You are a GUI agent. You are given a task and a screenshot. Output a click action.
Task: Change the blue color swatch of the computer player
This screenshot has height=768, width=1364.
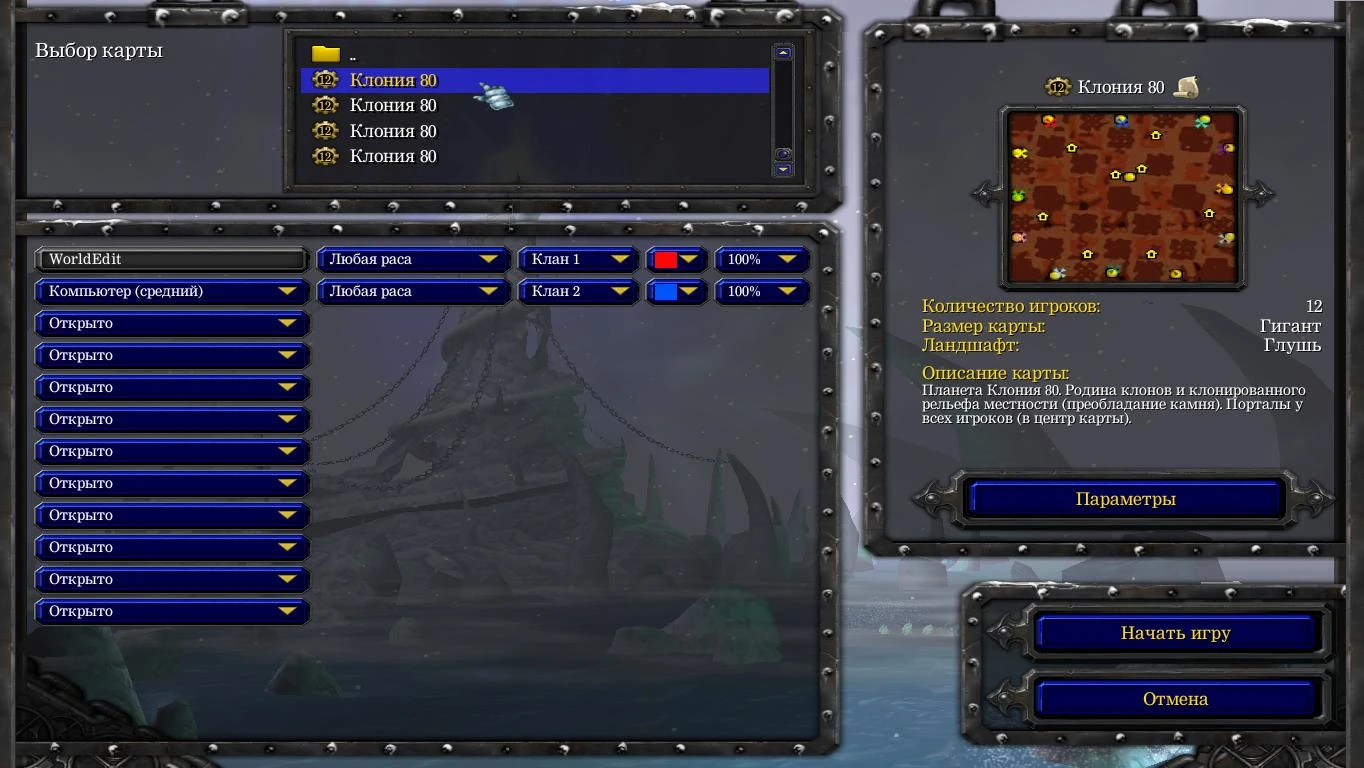(x=676, y=291)
